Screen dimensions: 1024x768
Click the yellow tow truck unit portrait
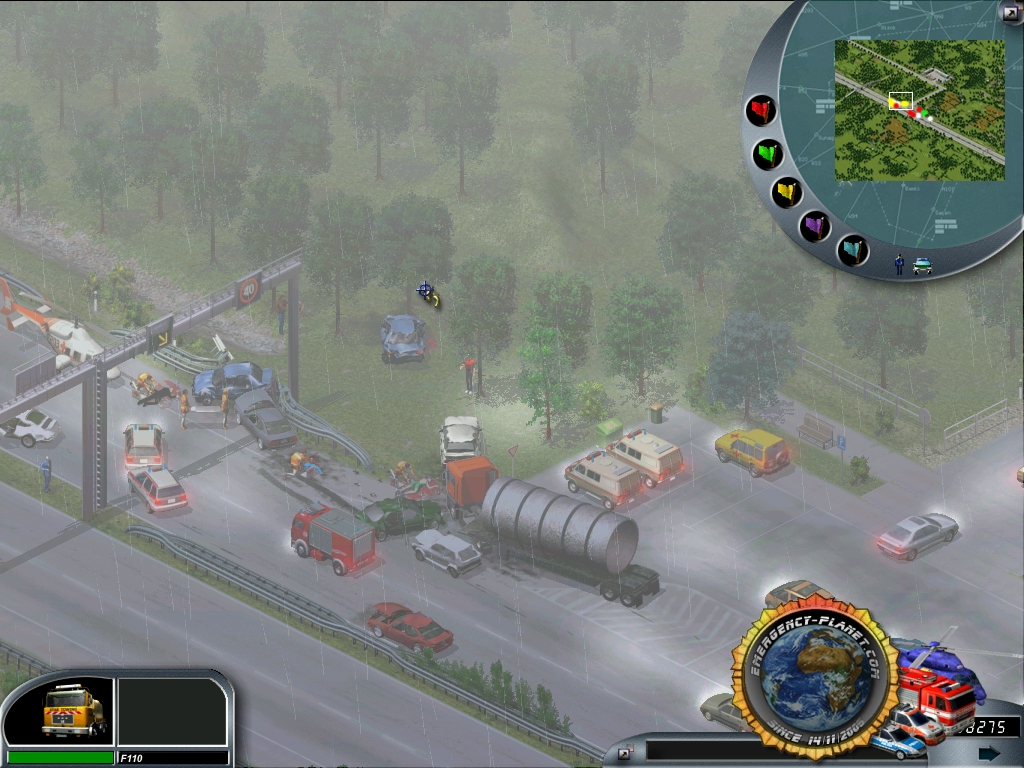(72, 710)
